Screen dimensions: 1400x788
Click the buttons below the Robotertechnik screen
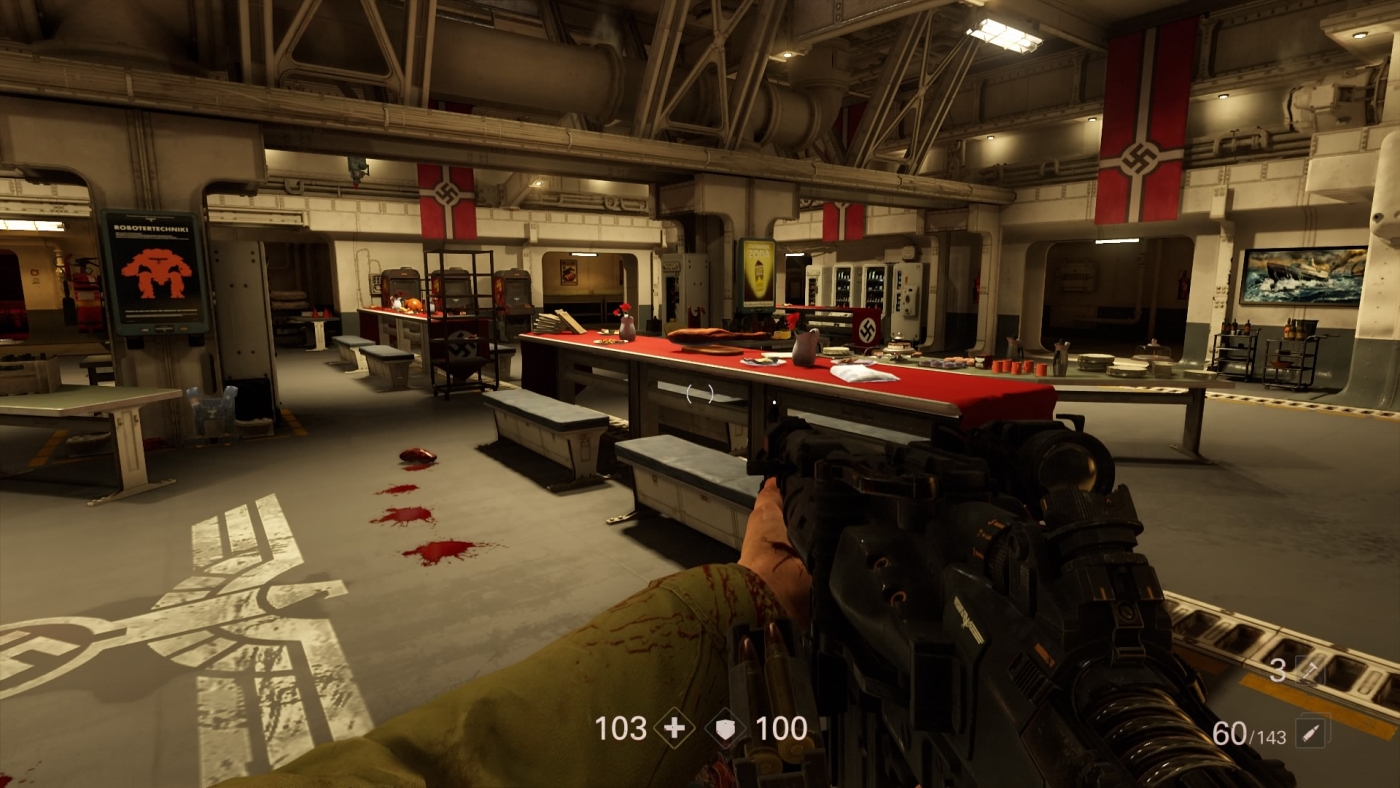pyautogui.click(x=162, y=328)
